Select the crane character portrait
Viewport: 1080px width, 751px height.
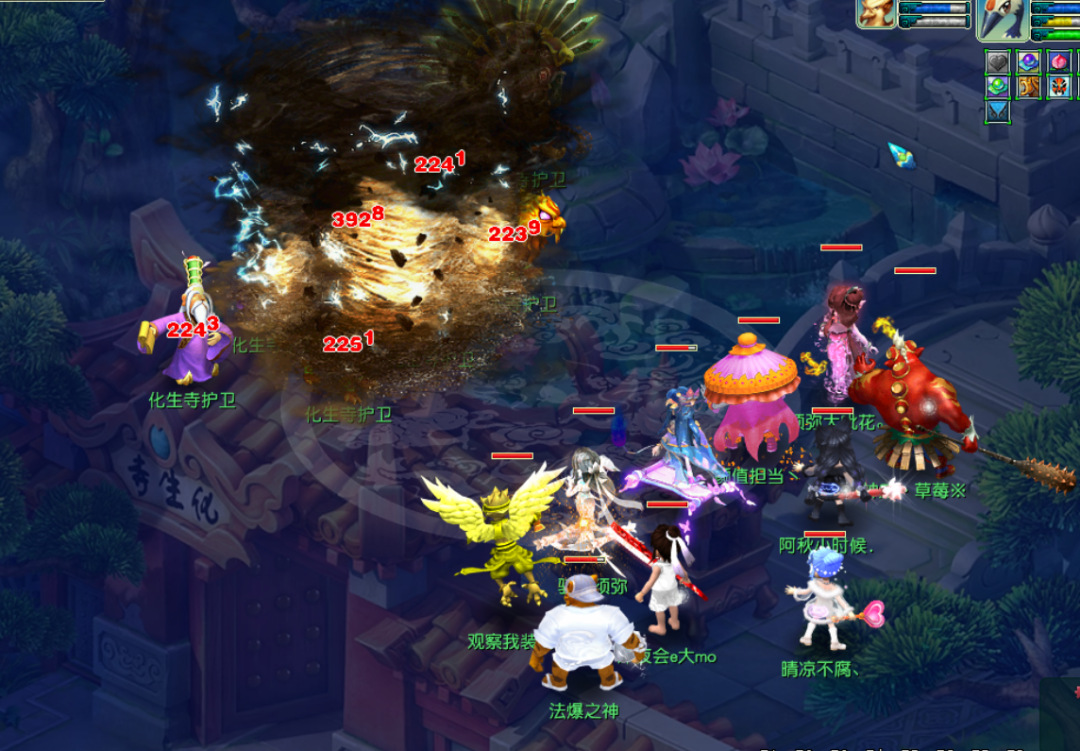(x=1002, y=17)
